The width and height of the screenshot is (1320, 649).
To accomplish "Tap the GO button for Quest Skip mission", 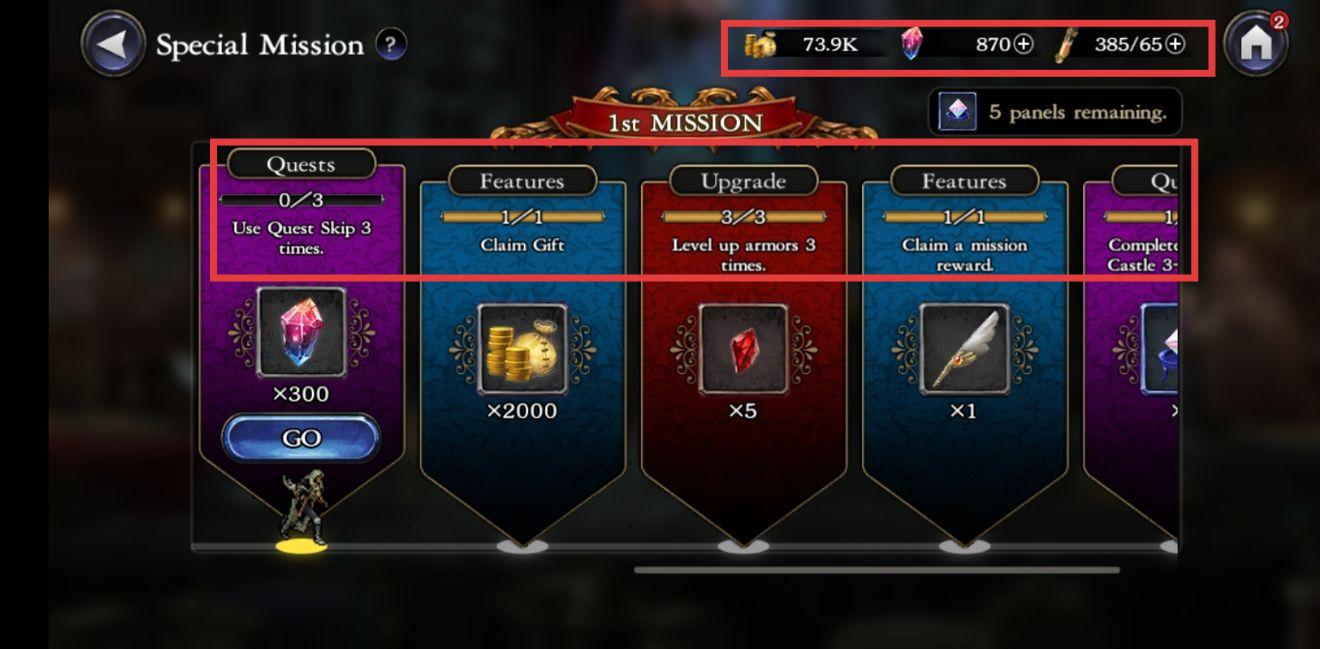I will 301,438.
